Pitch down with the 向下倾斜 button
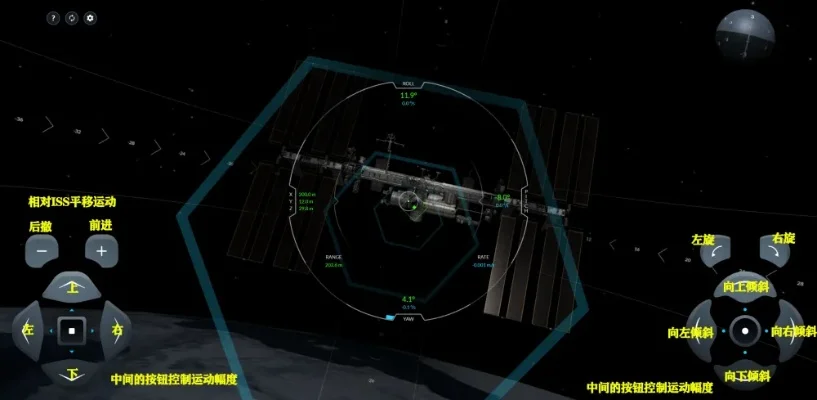Image resolution: width=817 pixels, height=400 pixels. pos(743,372)
